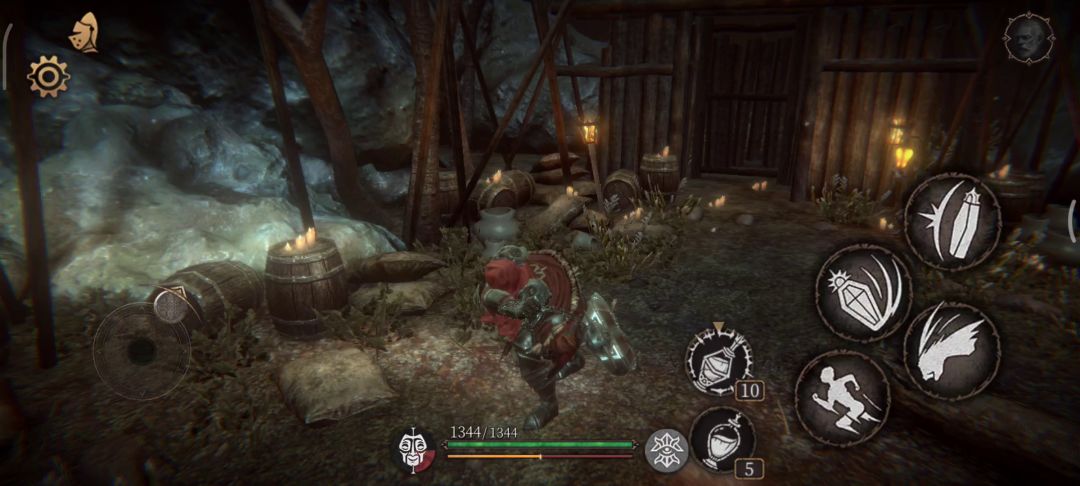
Task: Tap the knight helmet icon
Action: pos(84,33)
